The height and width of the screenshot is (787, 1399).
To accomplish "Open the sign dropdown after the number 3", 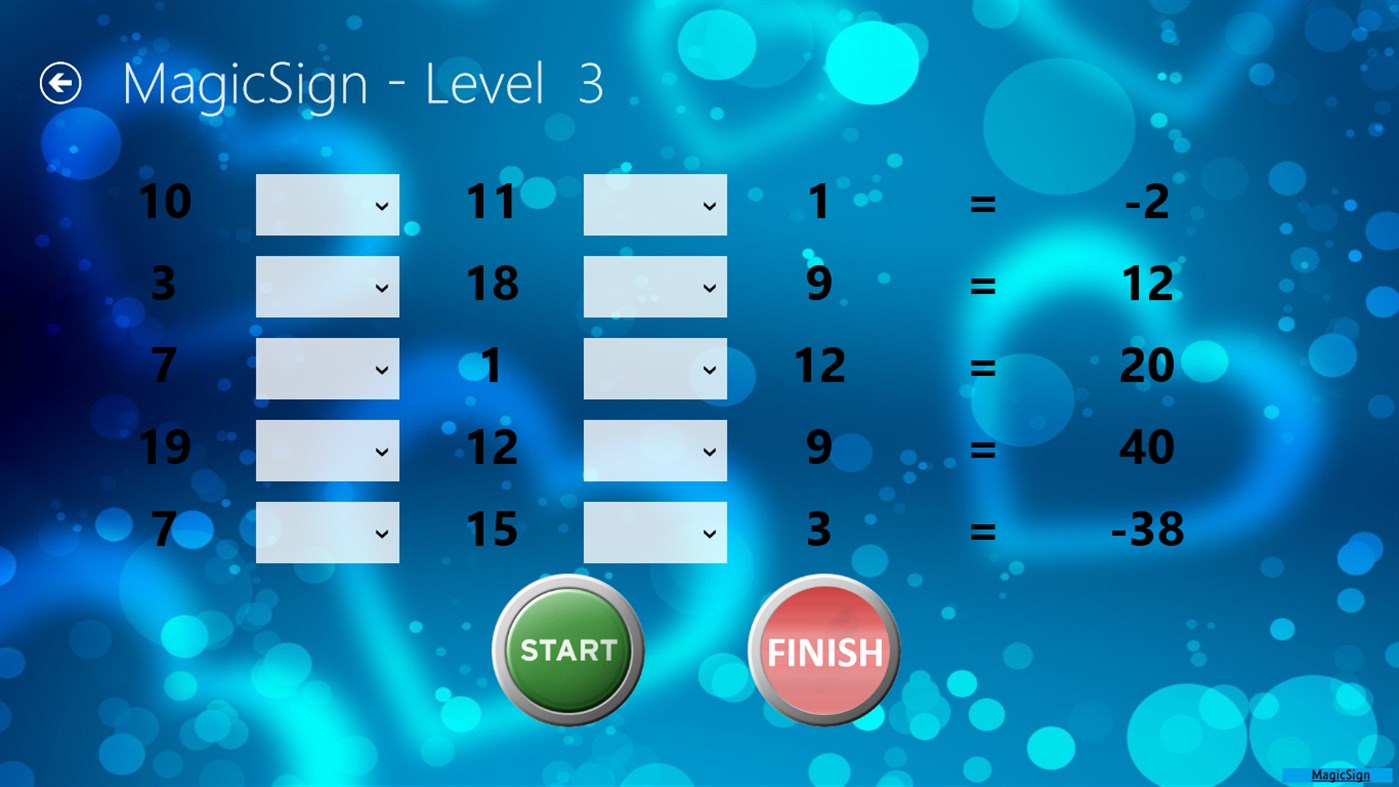I will point(327,286).
